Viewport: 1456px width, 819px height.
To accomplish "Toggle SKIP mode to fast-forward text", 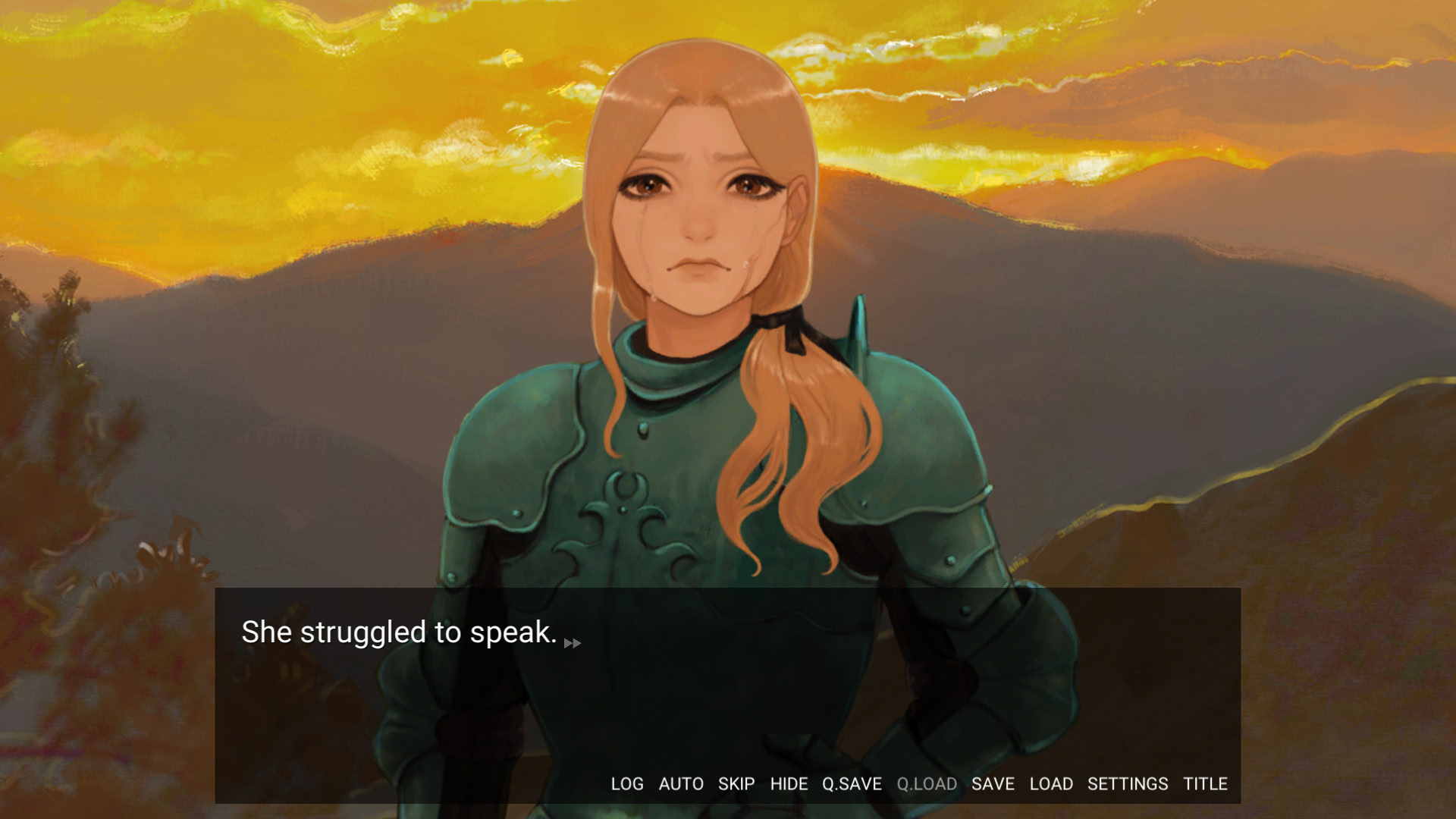I will click(736, 784).
